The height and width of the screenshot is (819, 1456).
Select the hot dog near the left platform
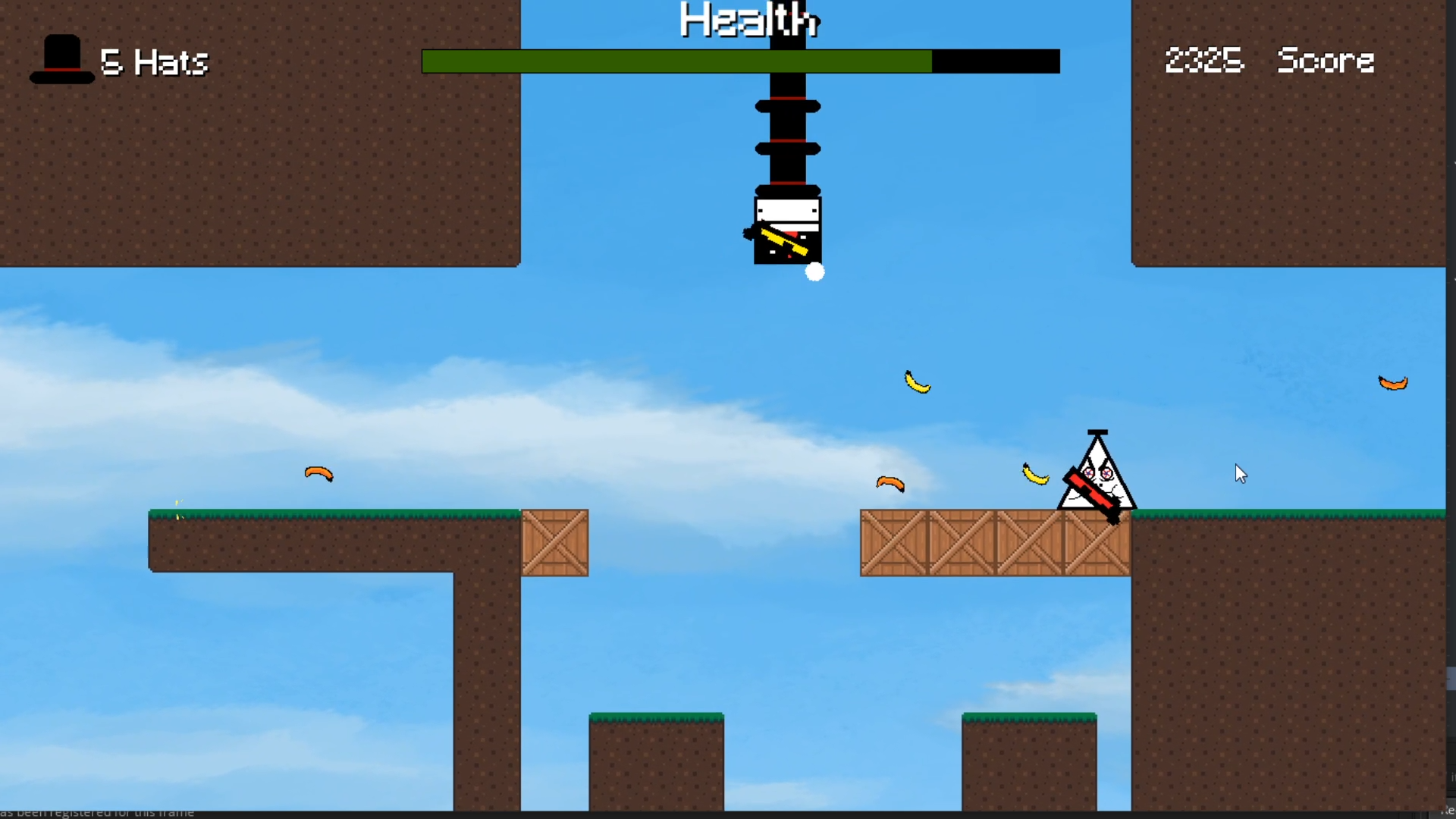(318, 473)
